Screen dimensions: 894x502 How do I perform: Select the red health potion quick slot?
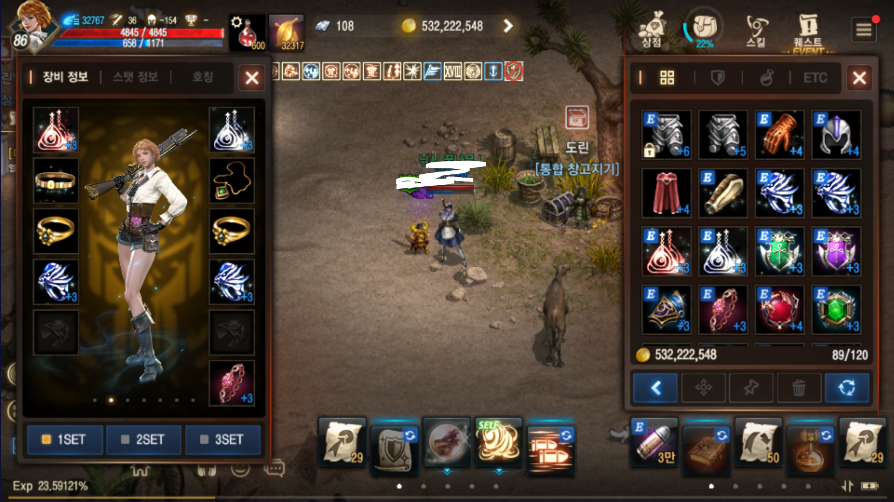247,31
